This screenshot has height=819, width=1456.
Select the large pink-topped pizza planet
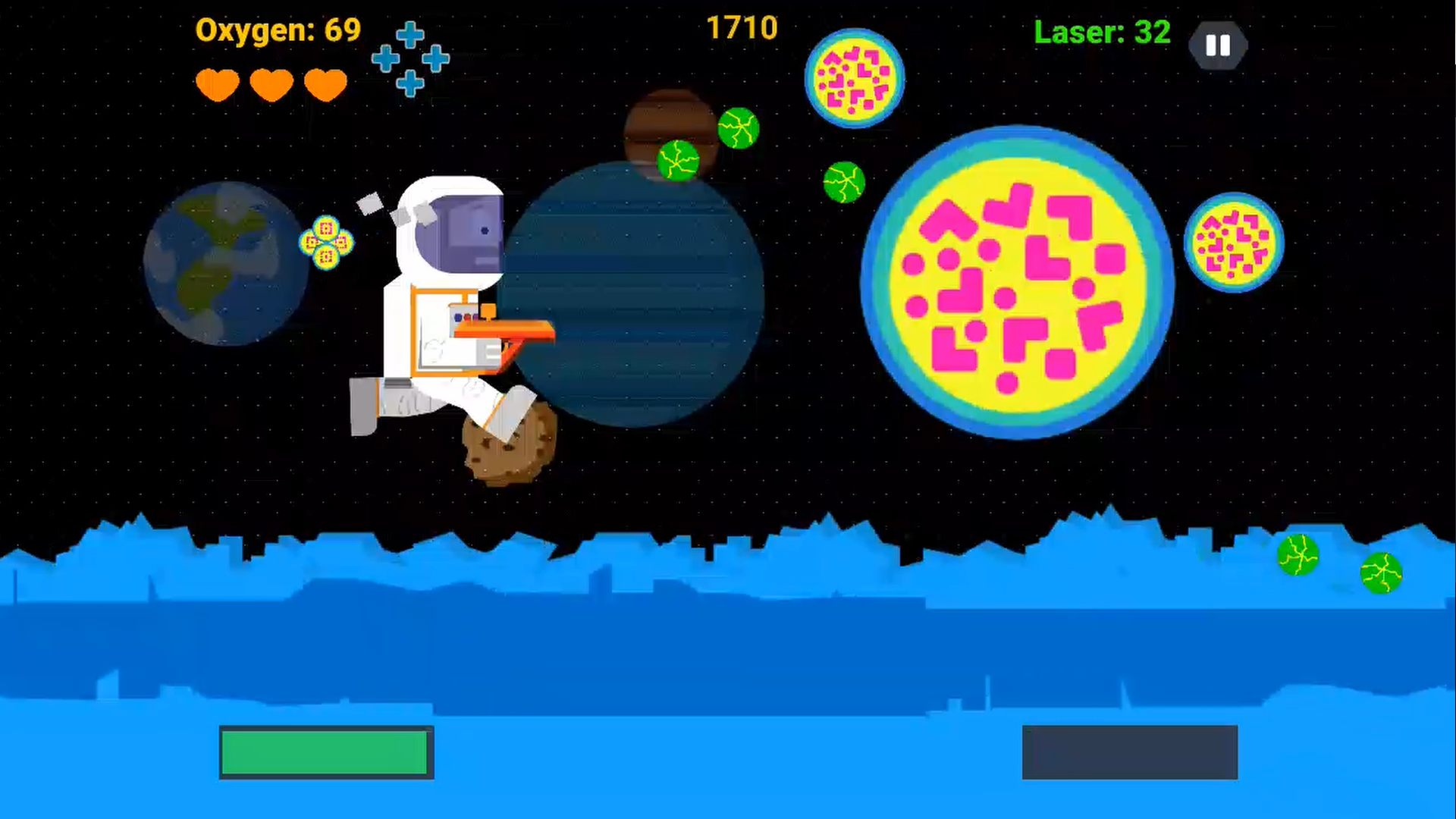1020,281
